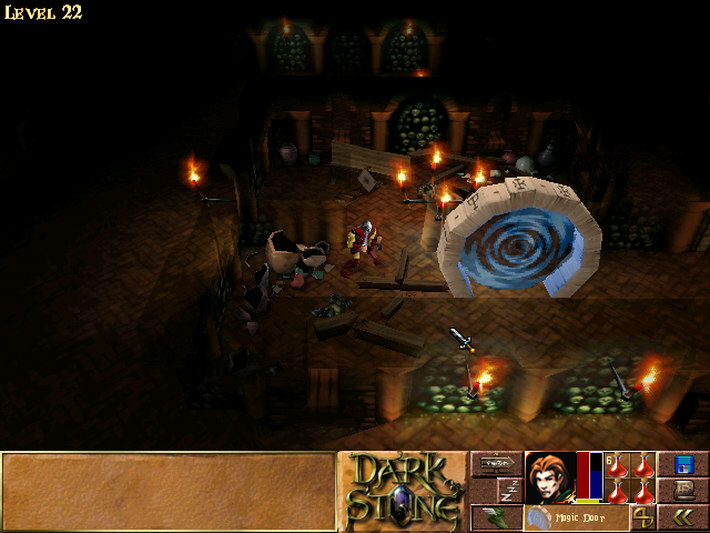Screen dimensions: 710x533
Task: Select the Magic Door spell slot
Action: [x=576, y=517]
